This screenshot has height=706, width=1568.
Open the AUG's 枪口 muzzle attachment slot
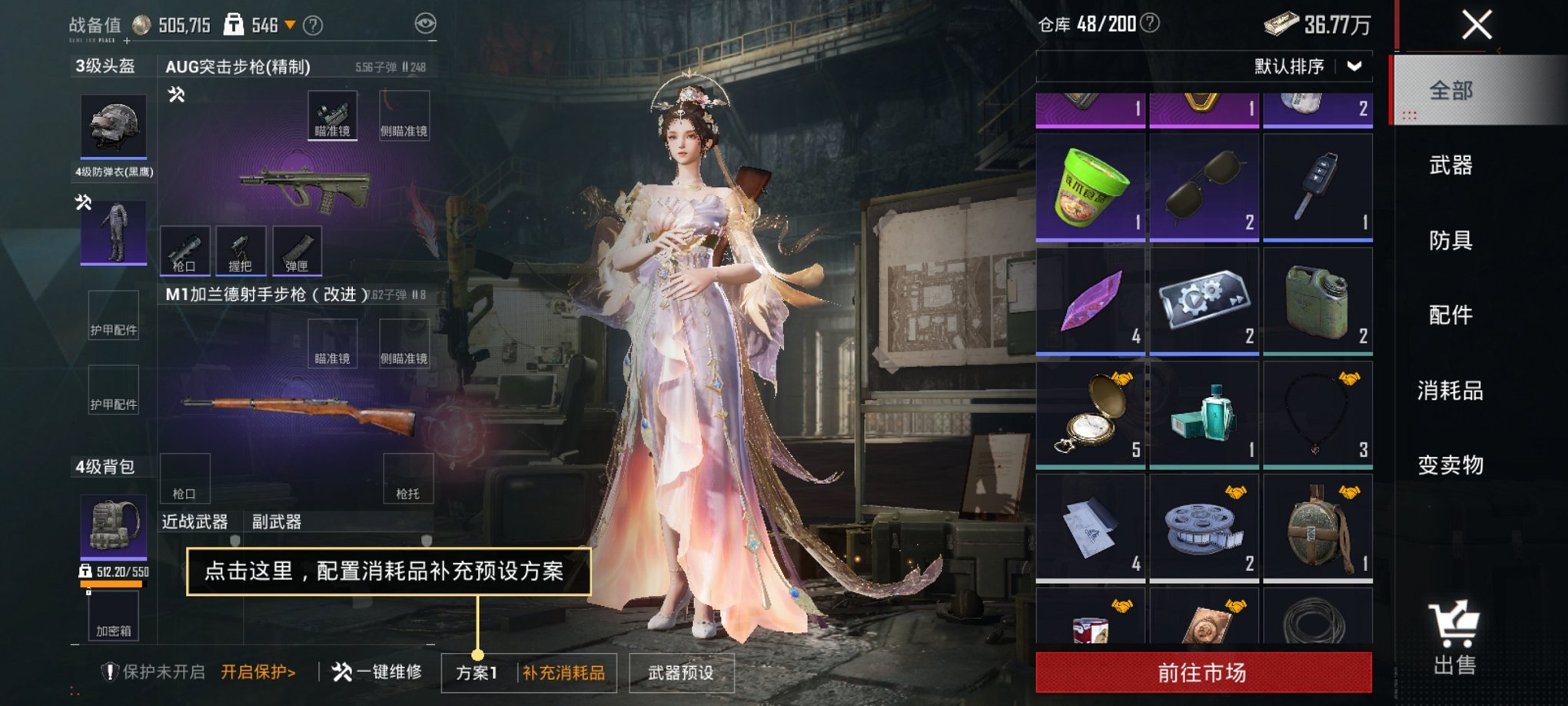(184, 250)
